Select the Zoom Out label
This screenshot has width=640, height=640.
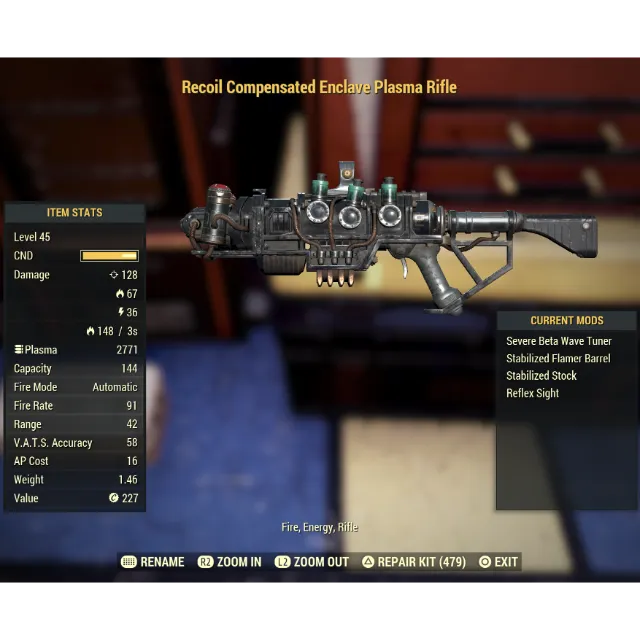point(312,562)
